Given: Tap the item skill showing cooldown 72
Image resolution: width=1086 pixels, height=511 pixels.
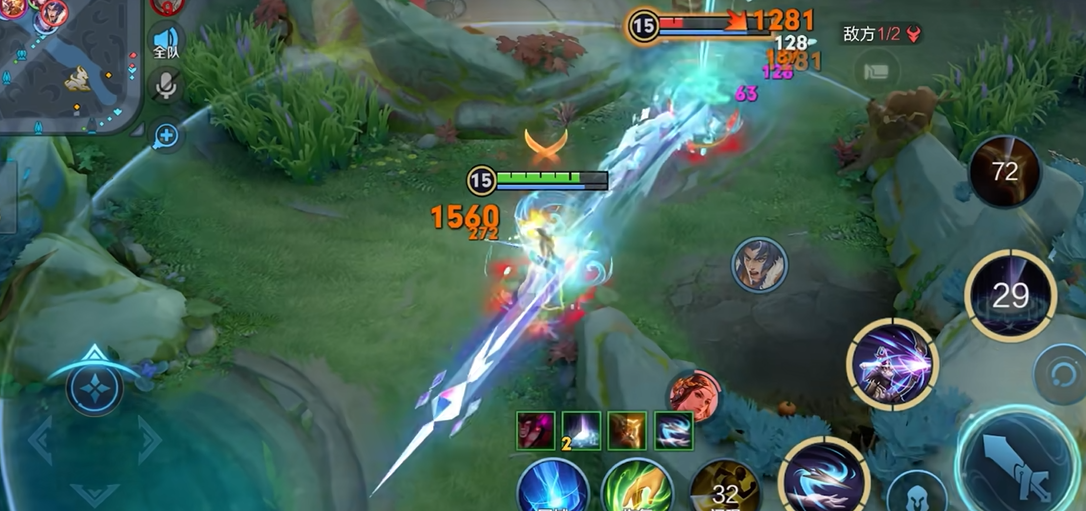Looking at the screenshot, I should tap(1004, 172).
